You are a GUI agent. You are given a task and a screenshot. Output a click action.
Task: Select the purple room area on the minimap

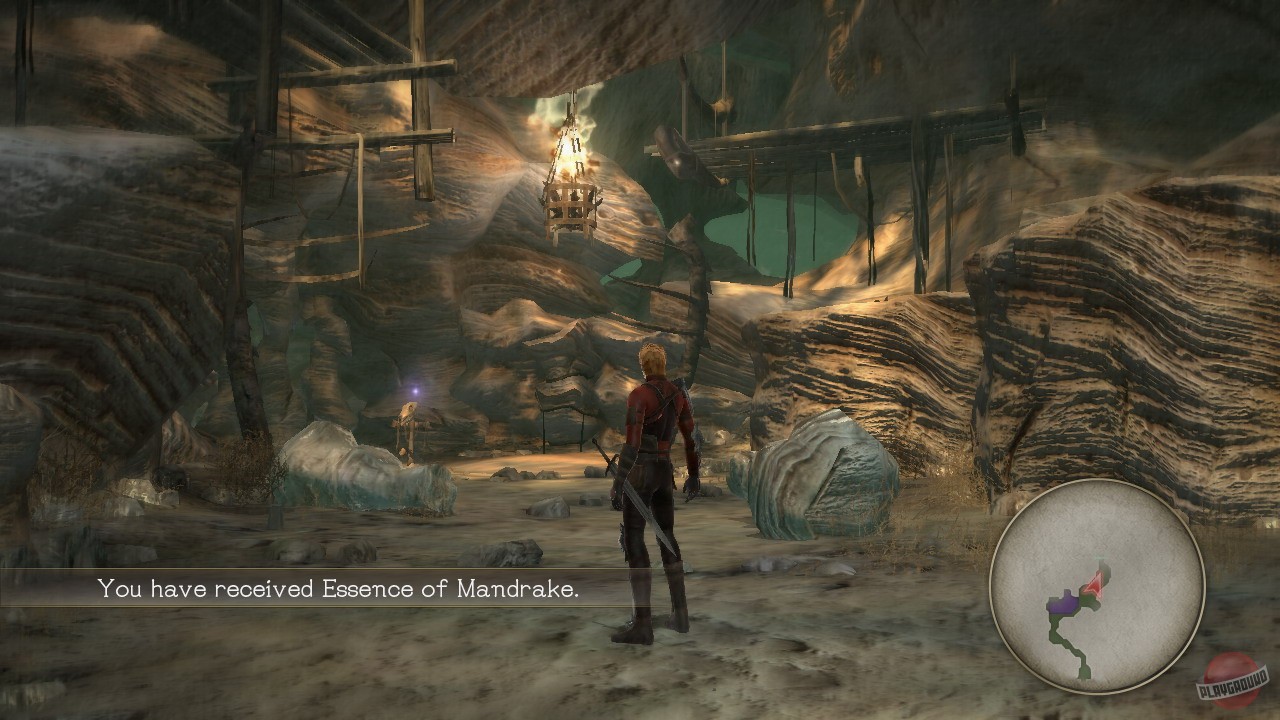coord(1062,603)
